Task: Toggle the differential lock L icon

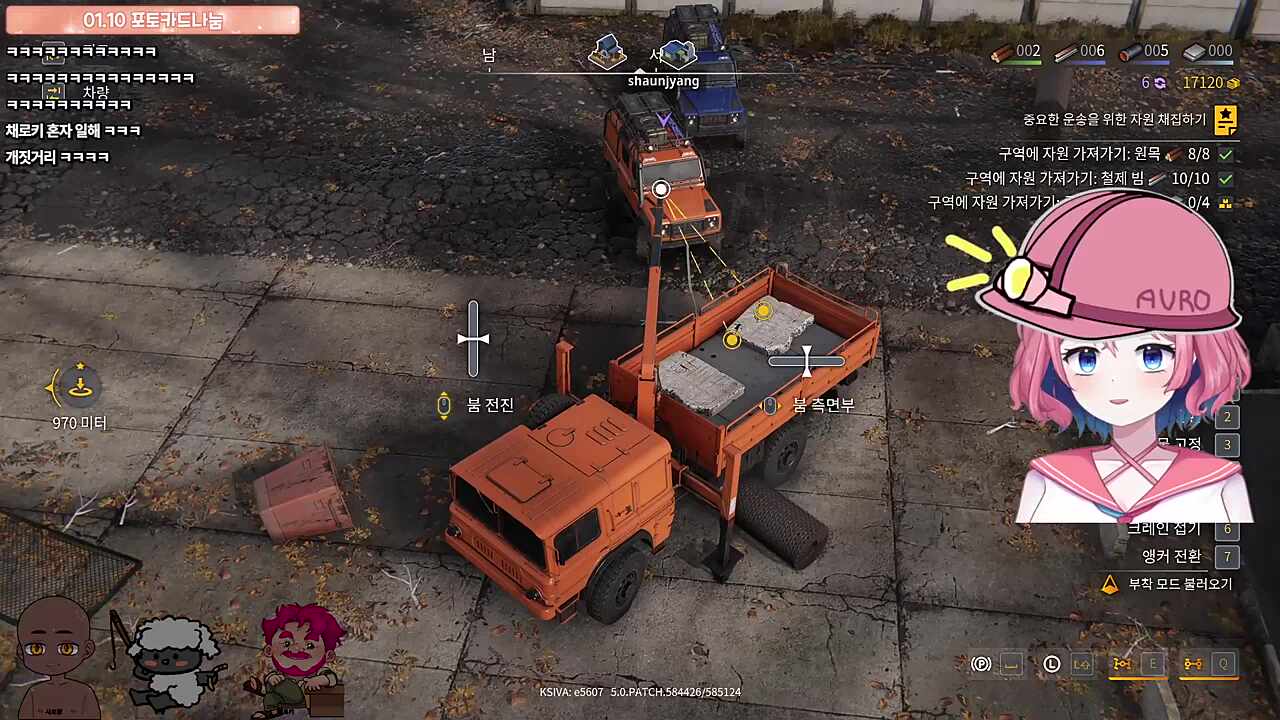Action: click(1051, 664)
